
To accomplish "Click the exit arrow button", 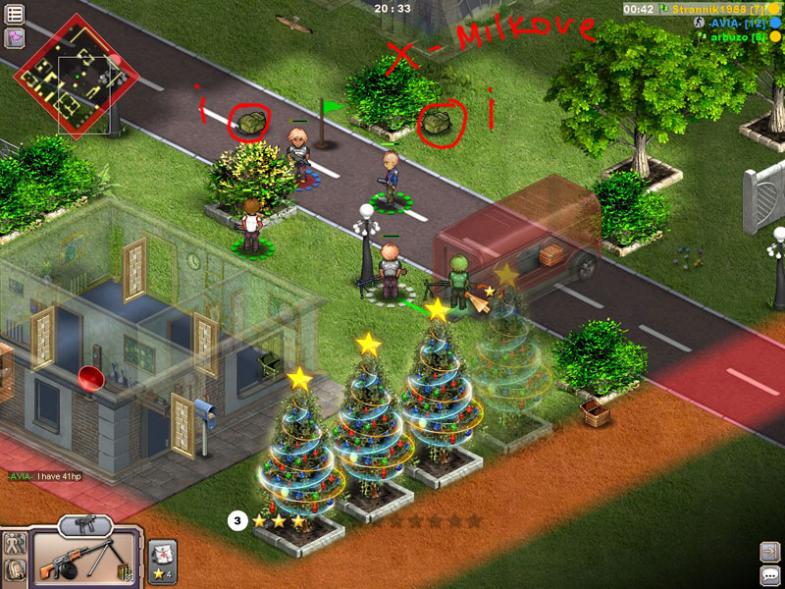I will coord(770,551).
